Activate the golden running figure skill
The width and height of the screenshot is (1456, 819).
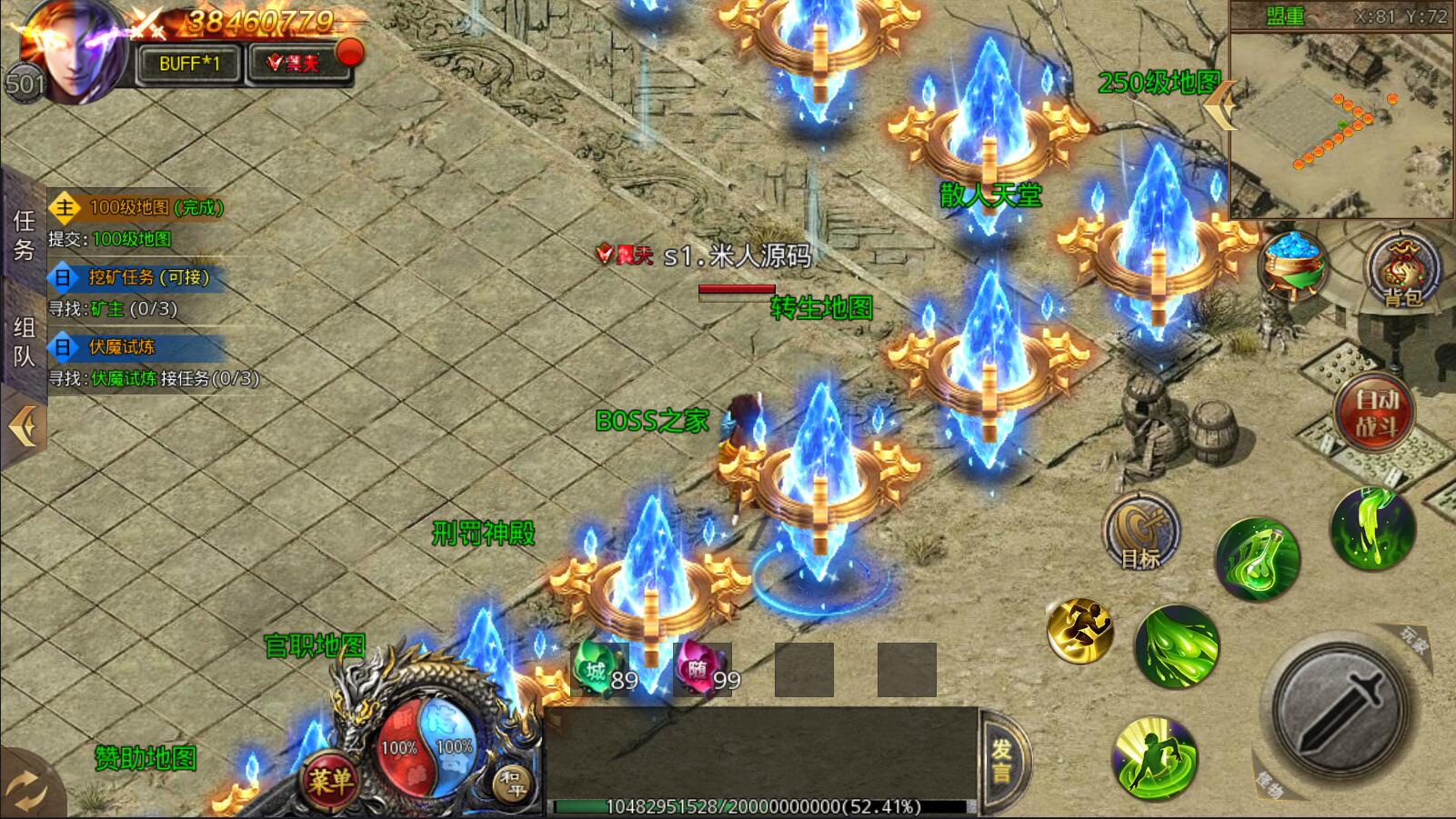[1079, 629]
